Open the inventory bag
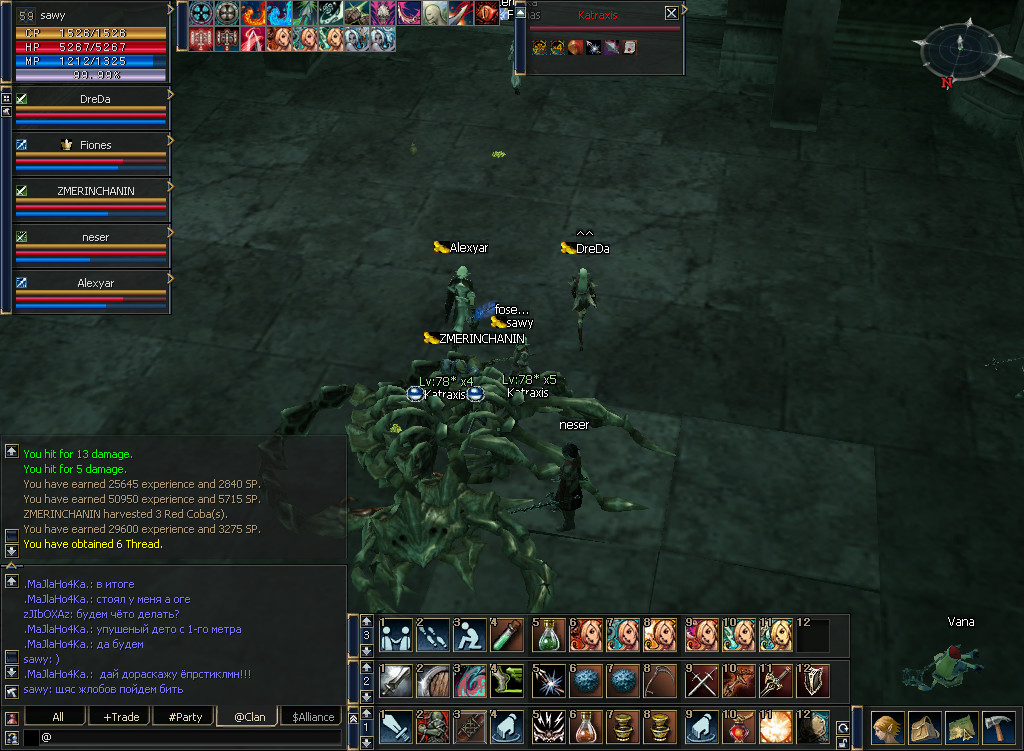 pyautogui.click(x=925, y=726)
